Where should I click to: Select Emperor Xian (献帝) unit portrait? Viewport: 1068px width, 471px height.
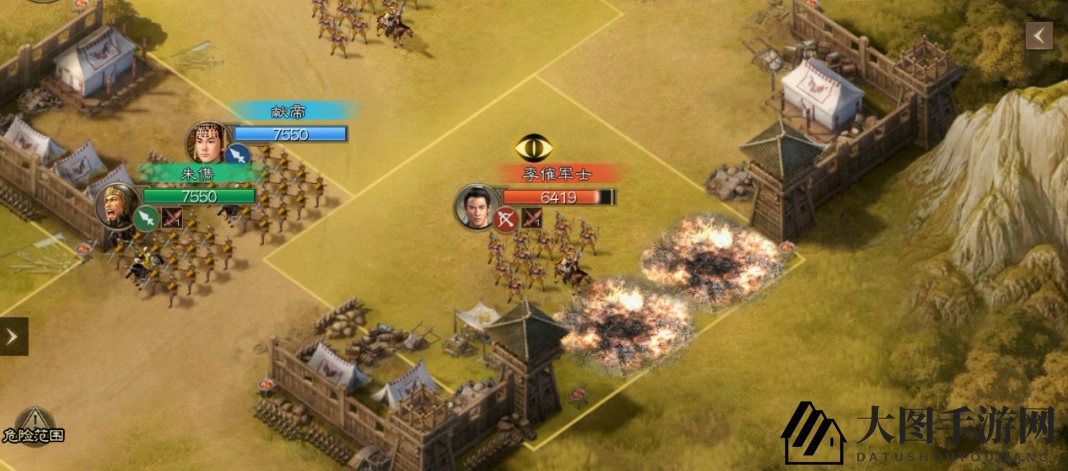point(207,143)
